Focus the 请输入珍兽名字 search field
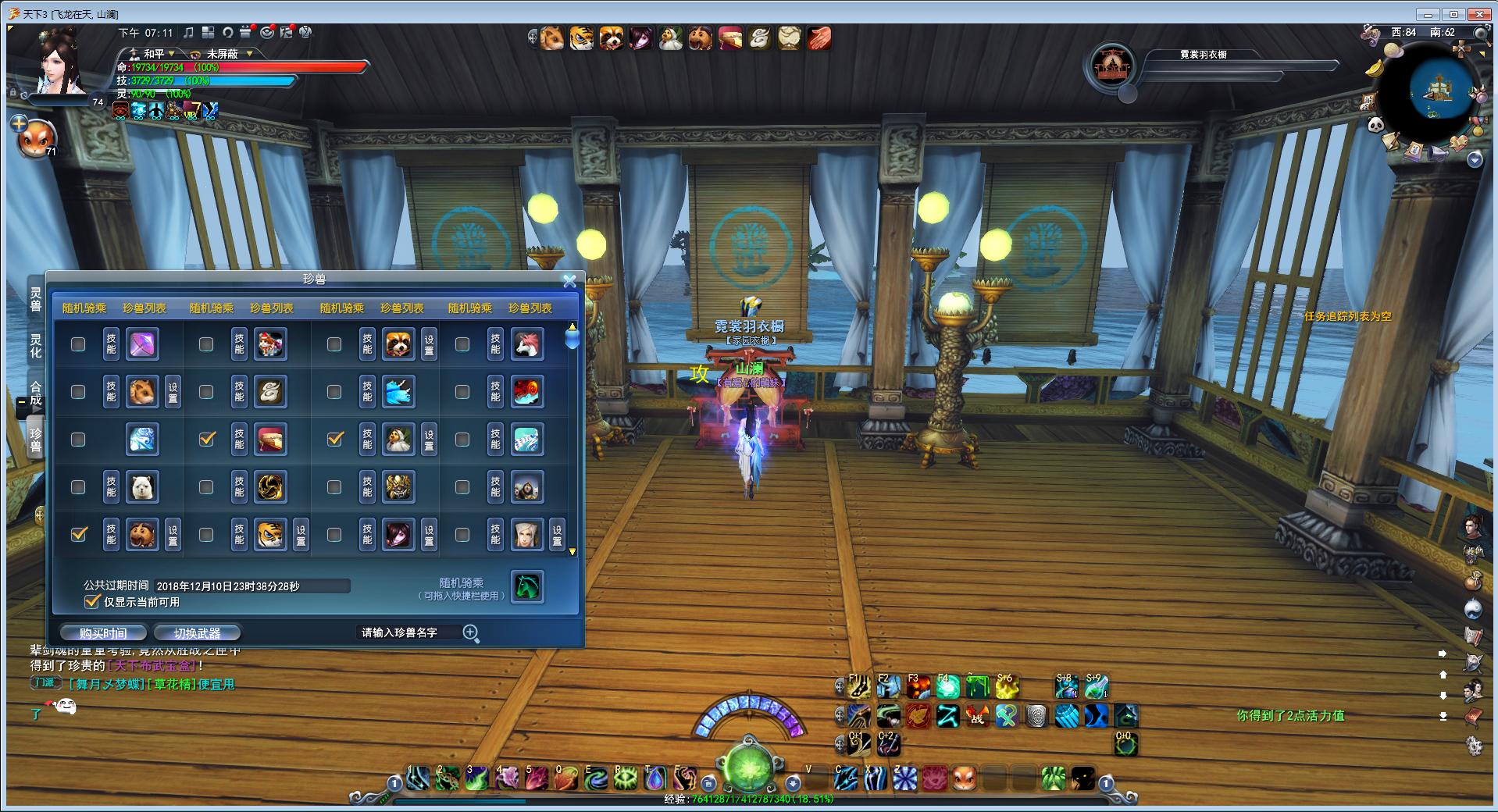 point(406,632)
